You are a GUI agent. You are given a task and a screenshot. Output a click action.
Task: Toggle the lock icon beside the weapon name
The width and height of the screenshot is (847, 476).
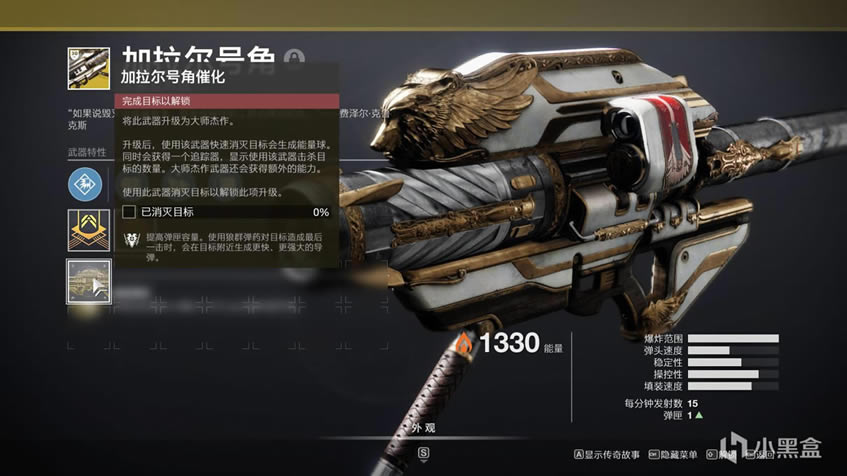[295, 59]
